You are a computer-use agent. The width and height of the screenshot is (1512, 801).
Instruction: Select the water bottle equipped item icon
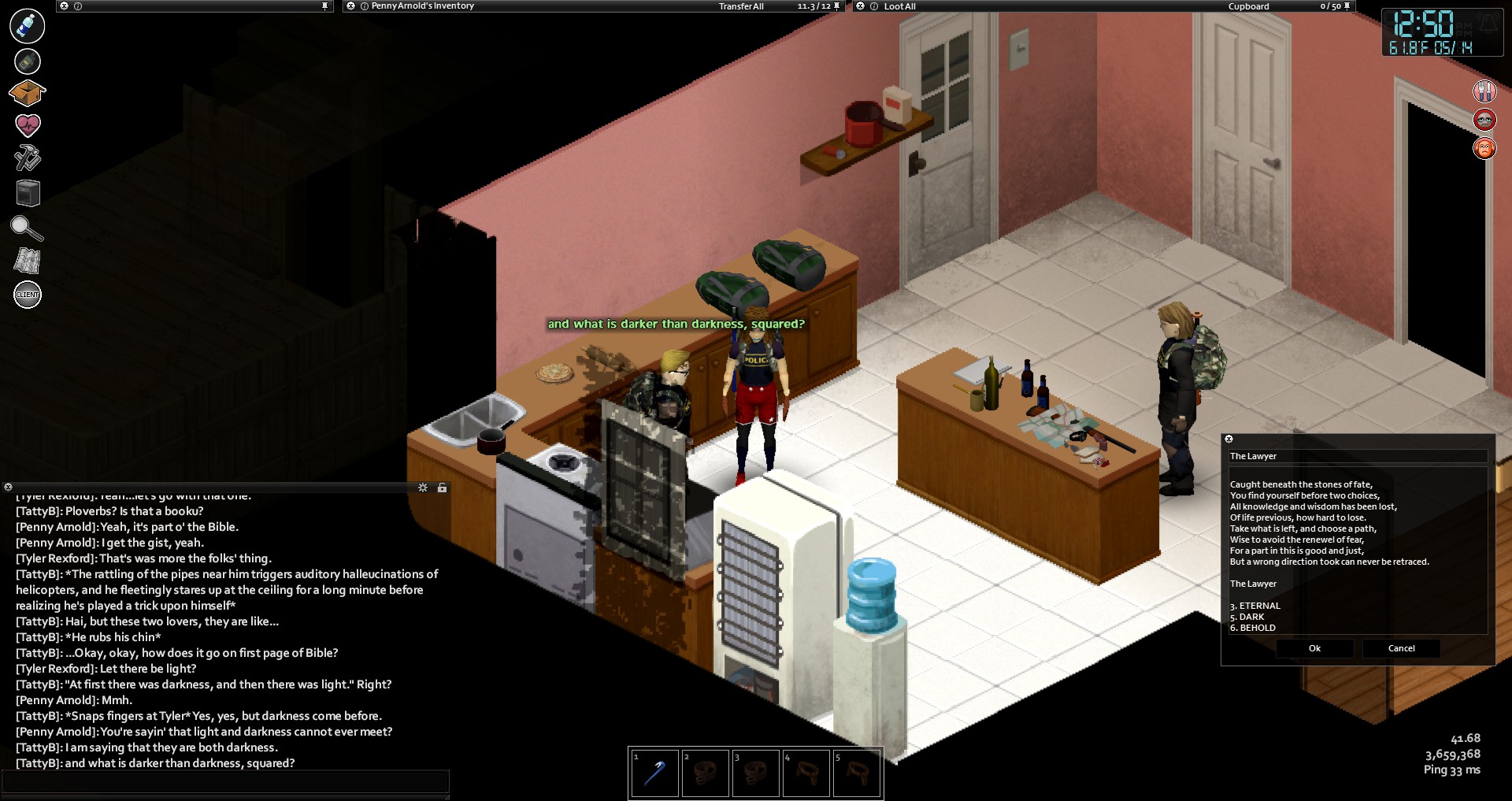click(28, 26)
